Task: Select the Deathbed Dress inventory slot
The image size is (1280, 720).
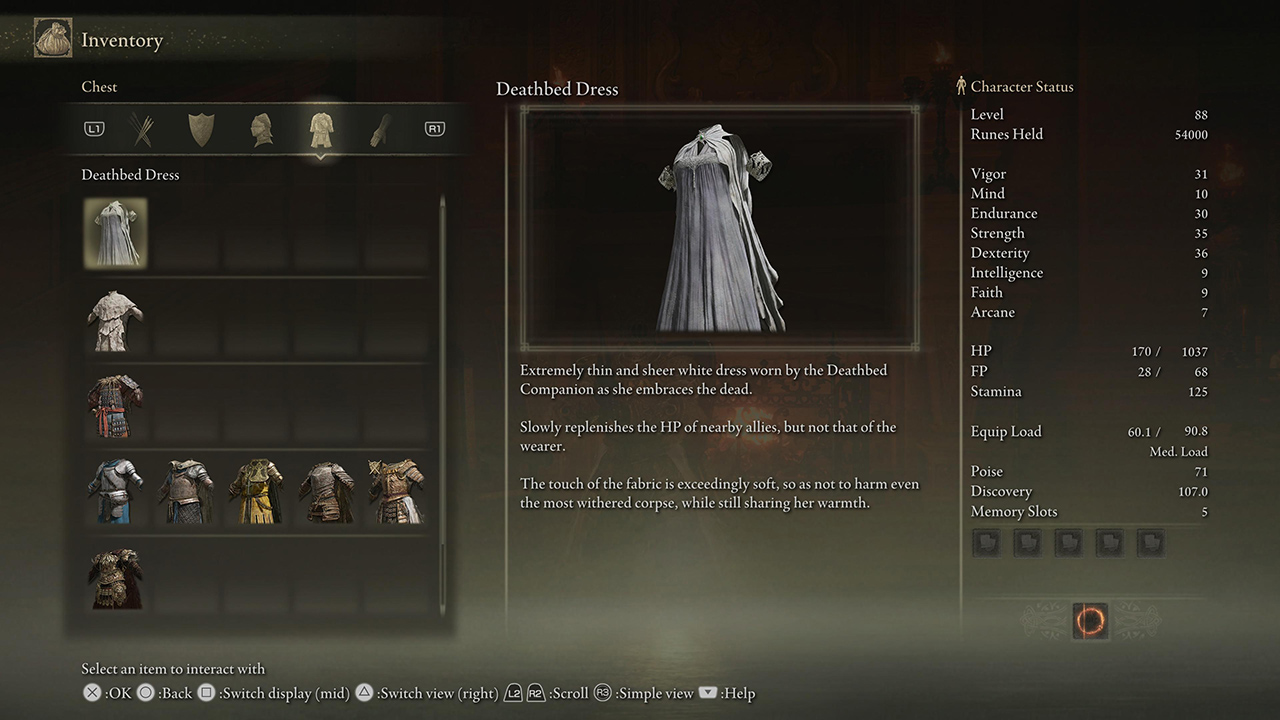Action: pyautogui.click(x=115, y=233)
